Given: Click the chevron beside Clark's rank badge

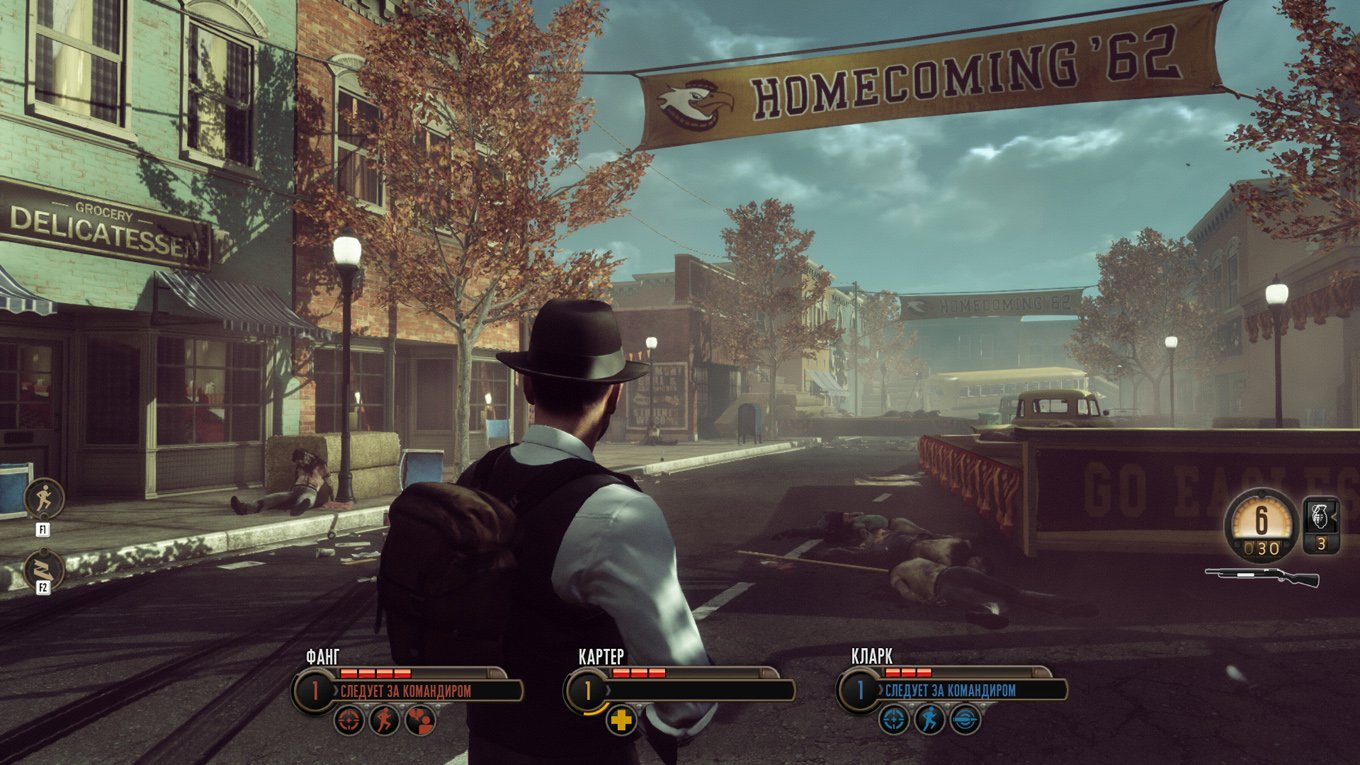Looking at the screenshot, I should (880, 689).
